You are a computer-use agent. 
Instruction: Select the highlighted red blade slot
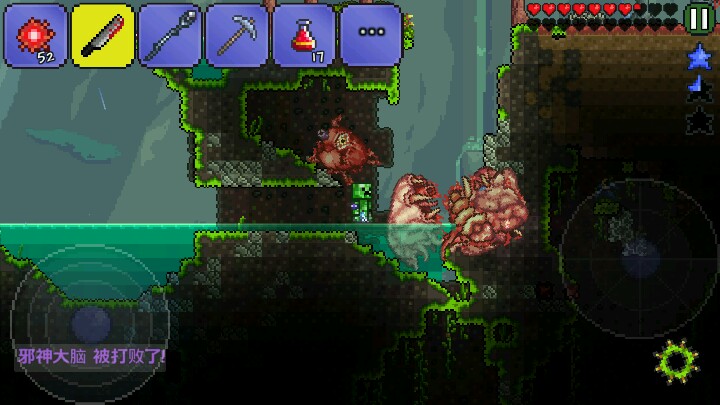click(103, 35)
